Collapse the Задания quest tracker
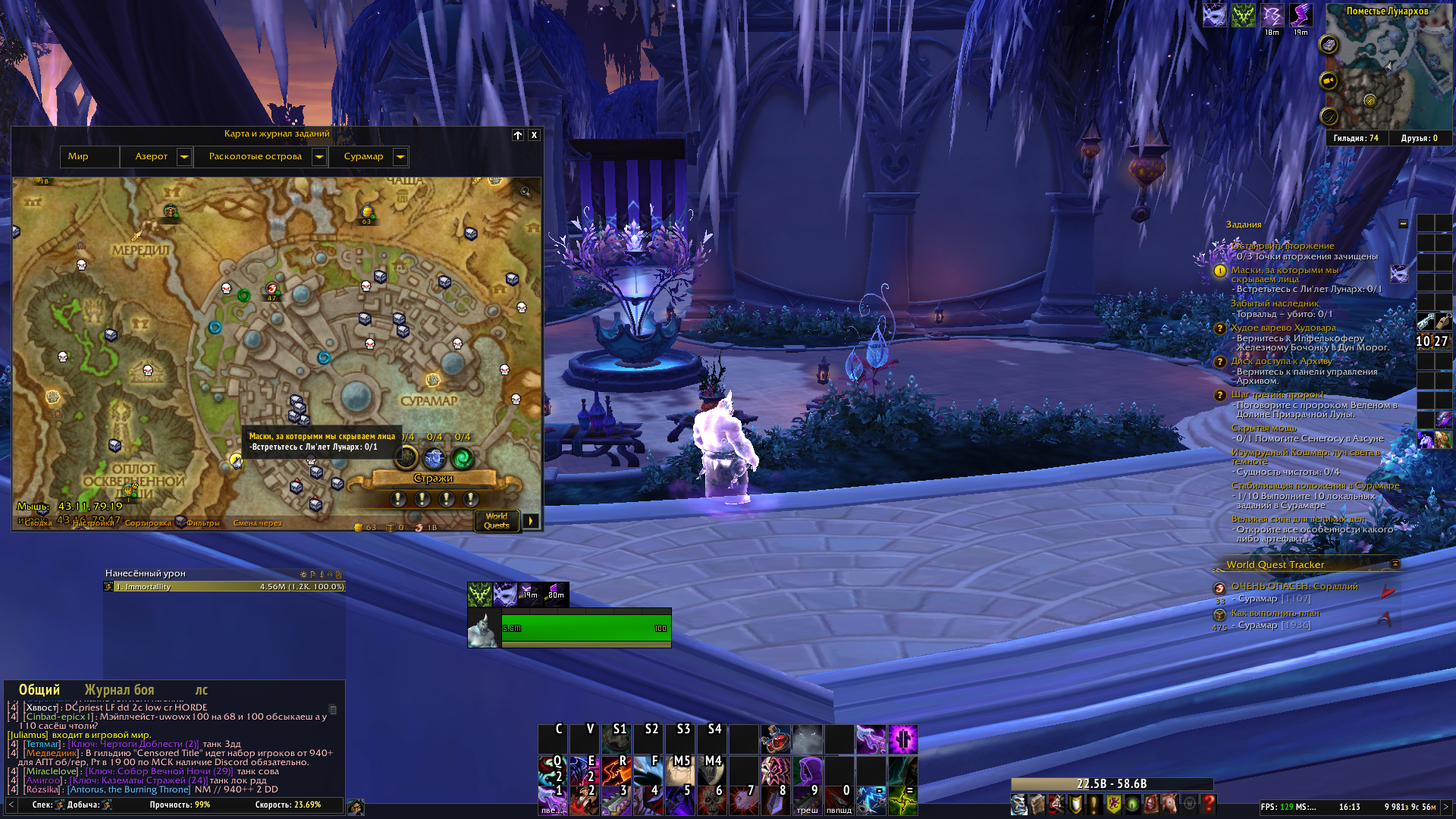 [x=1403, y=224]
